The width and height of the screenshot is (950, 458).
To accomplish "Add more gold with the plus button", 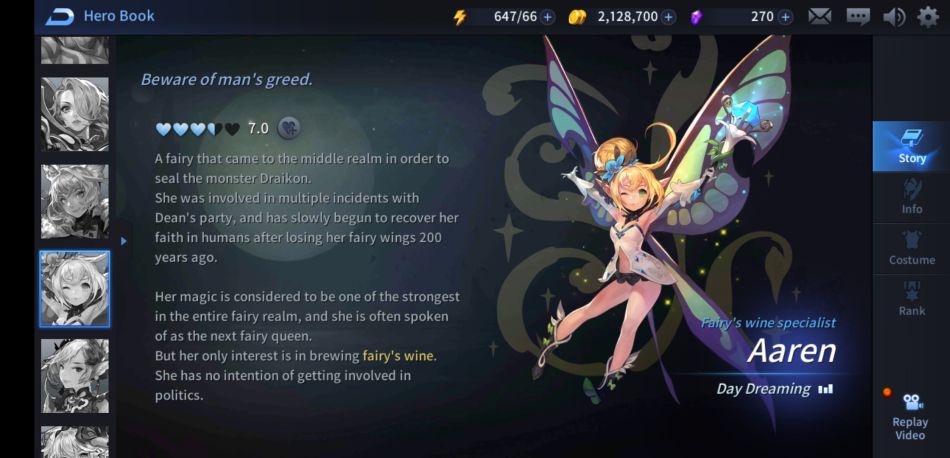I will [x=668, y=17].
